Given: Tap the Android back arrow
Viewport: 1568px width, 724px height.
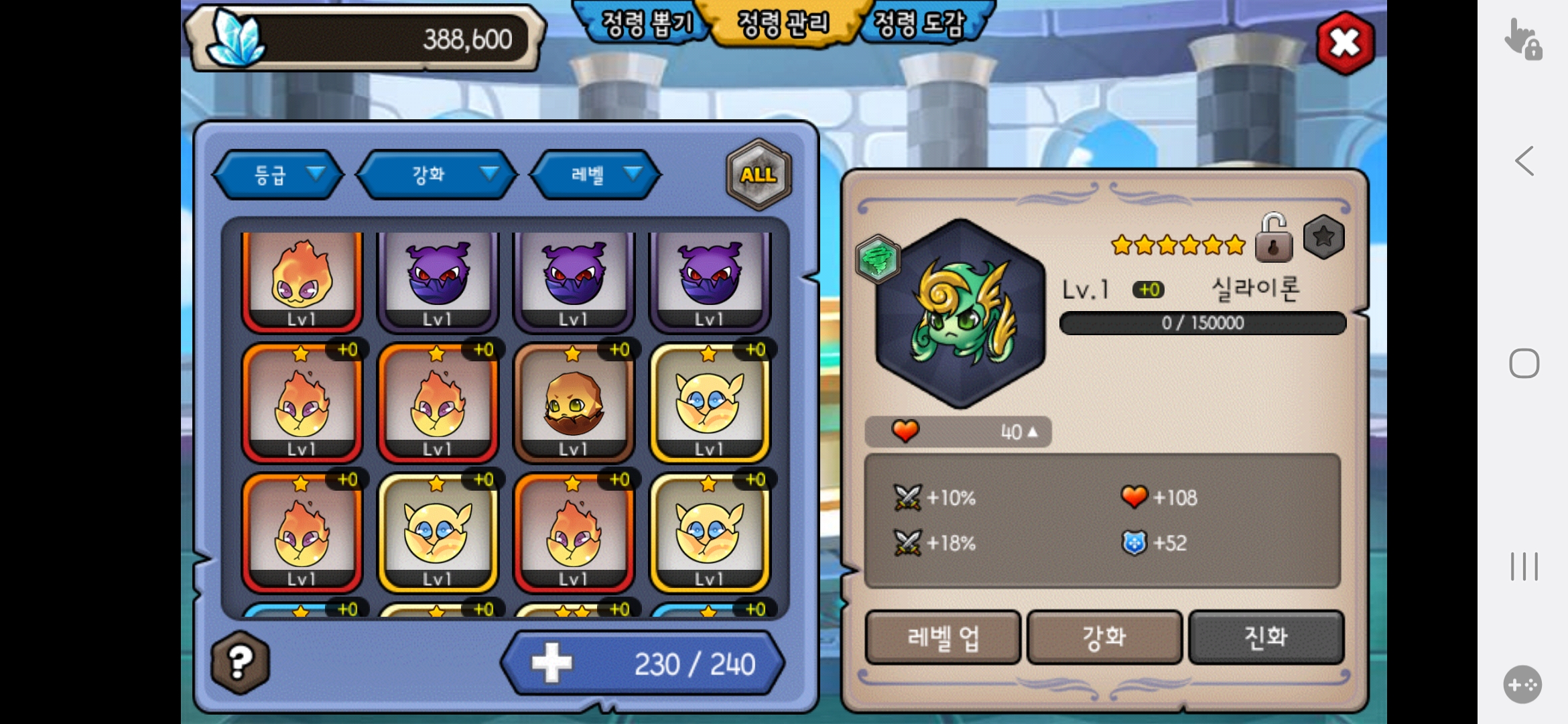Looking at the screenshot, I should pos(1524,161).
